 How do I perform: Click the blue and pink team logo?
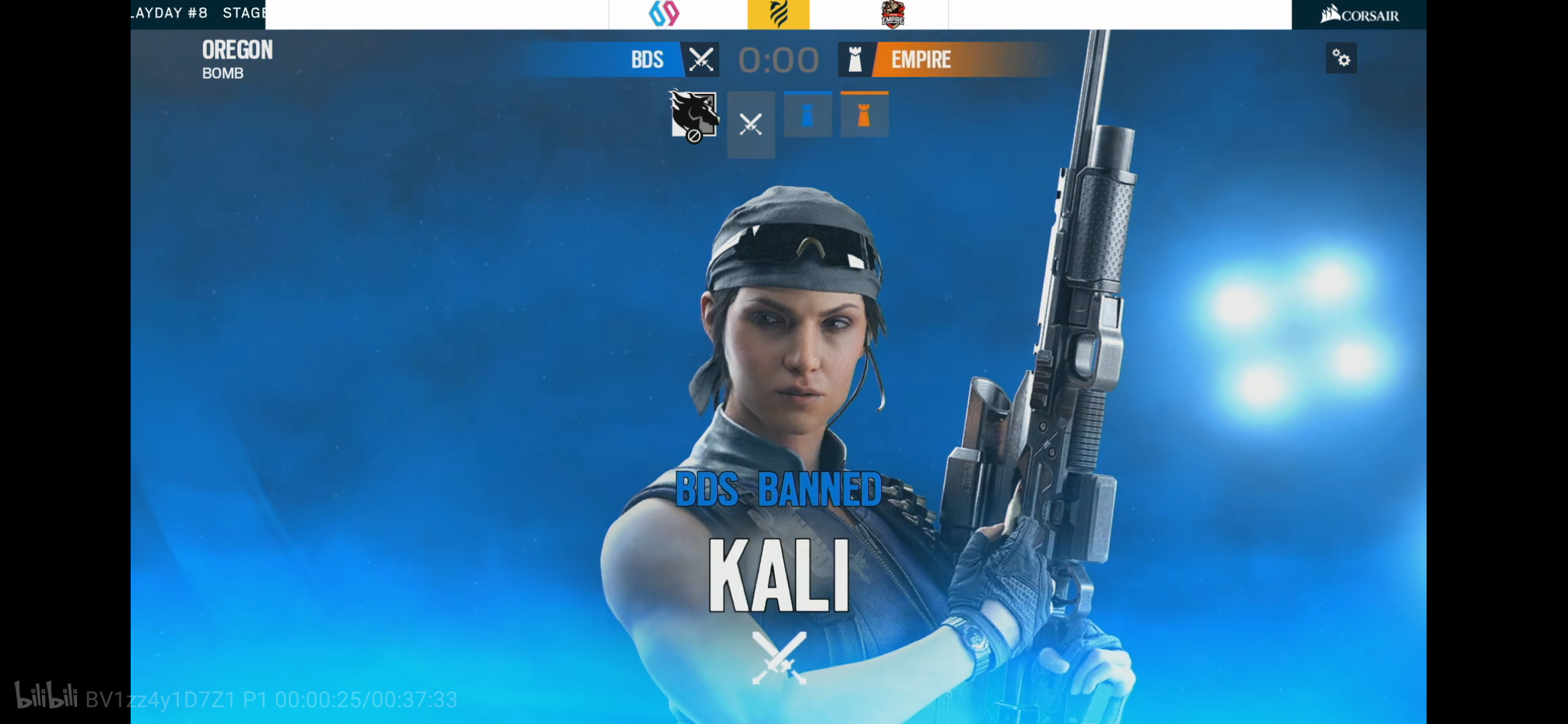point(664,14)
